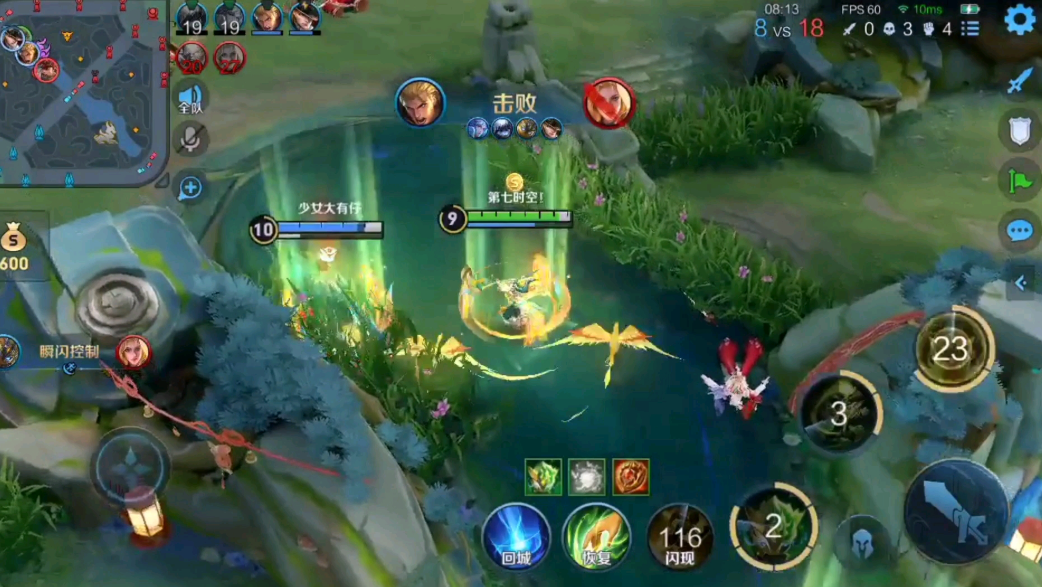The width and height of the screenshot is (1042, 587).
Task: Fire the basic attack sword button
Action: point(956,511)
